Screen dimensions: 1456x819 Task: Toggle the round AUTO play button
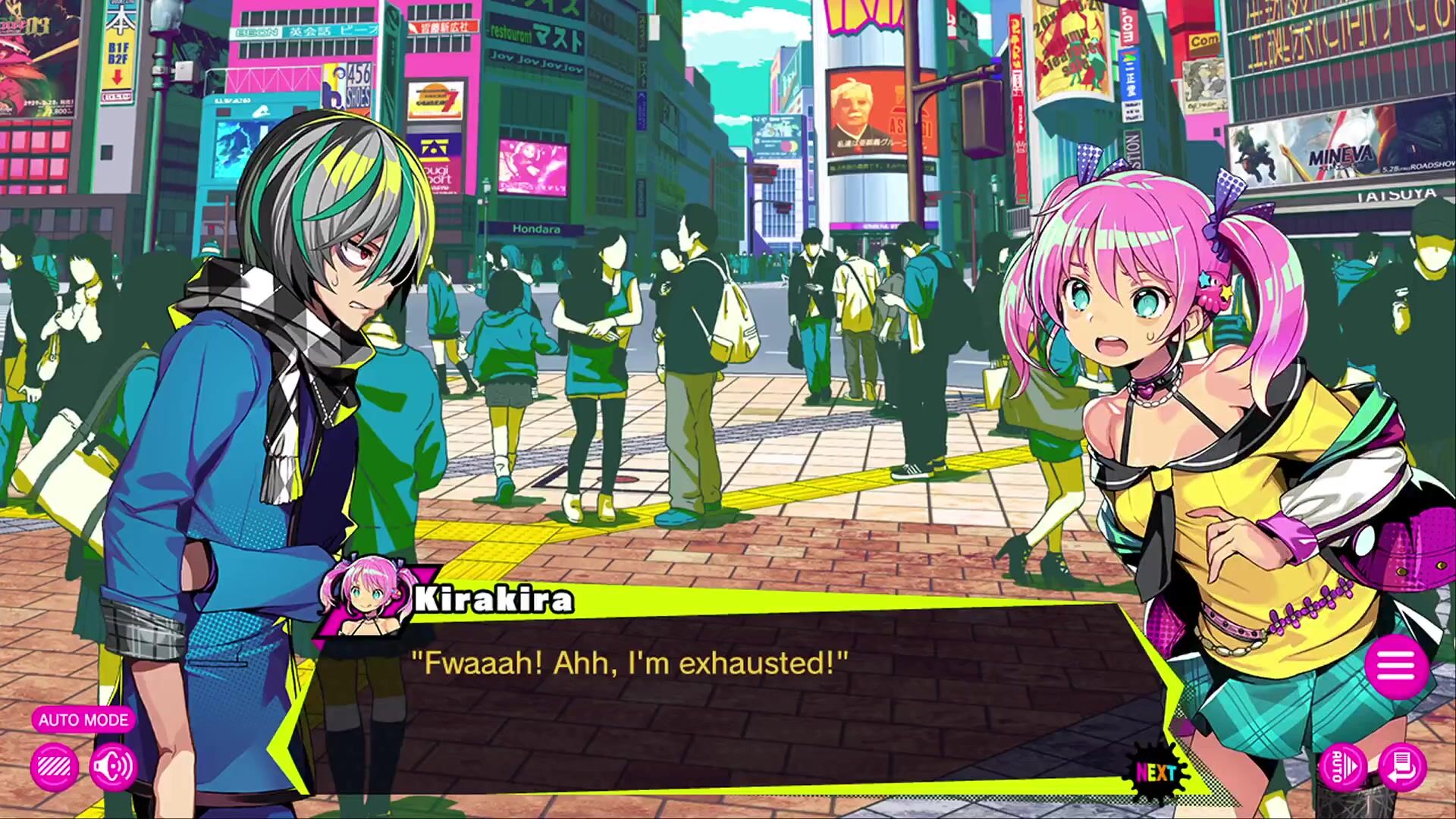coord(1341,767)
